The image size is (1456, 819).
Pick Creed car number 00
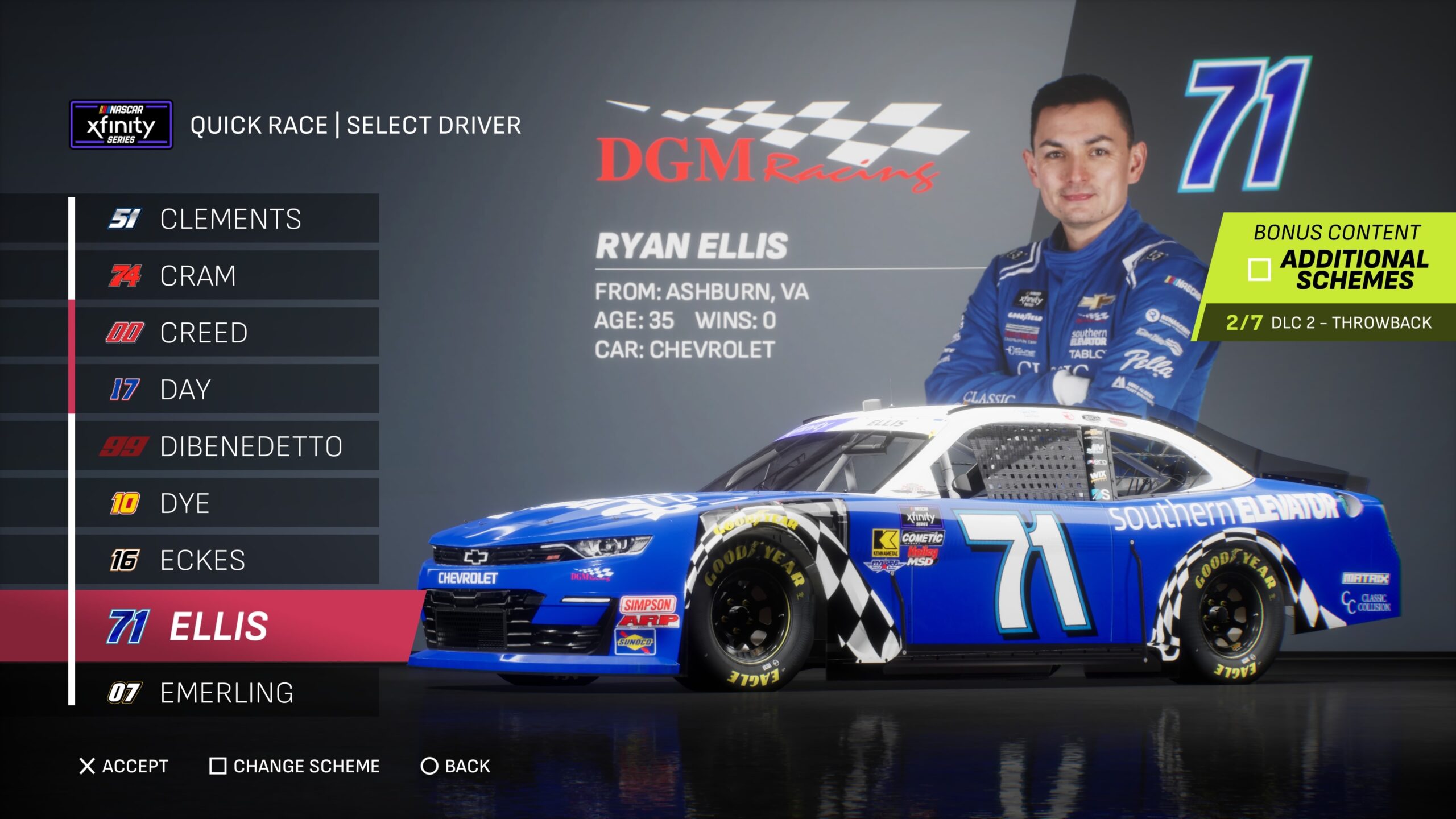(x=227, y=333)
